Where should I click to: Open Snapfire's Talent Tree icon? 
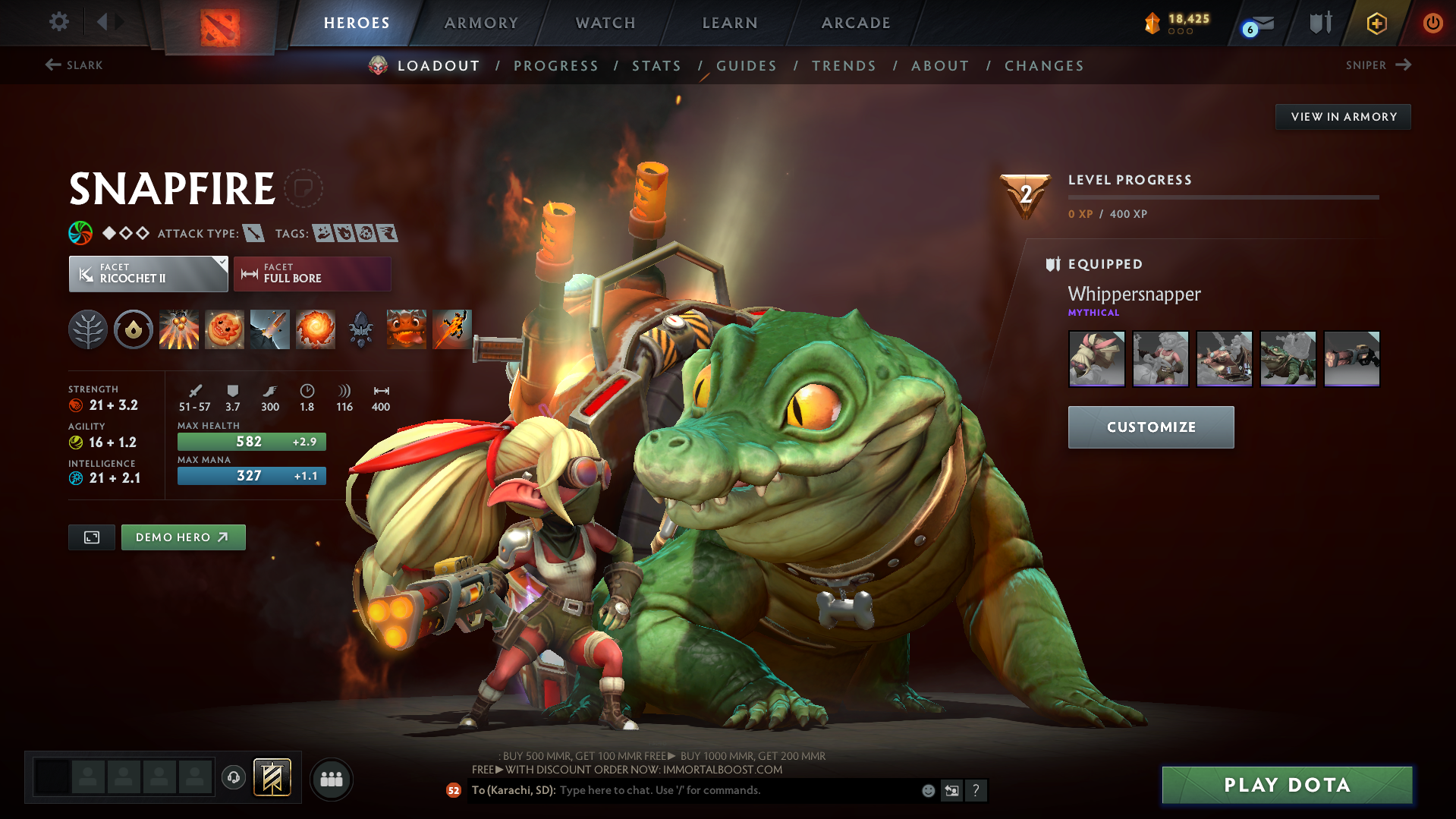(87, 329)
